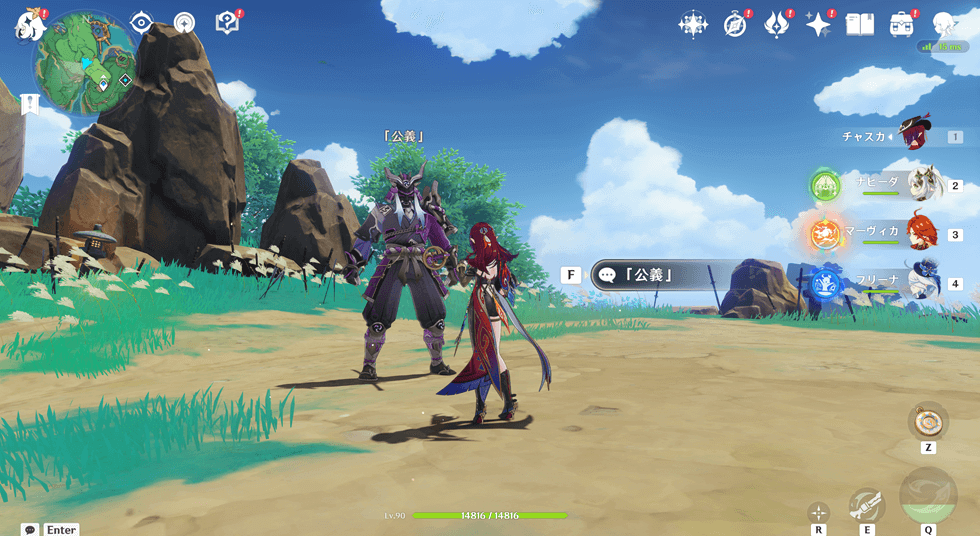980x536 pixels.
Task: Switch to party member チャスカ
Action: click(914, 134)
